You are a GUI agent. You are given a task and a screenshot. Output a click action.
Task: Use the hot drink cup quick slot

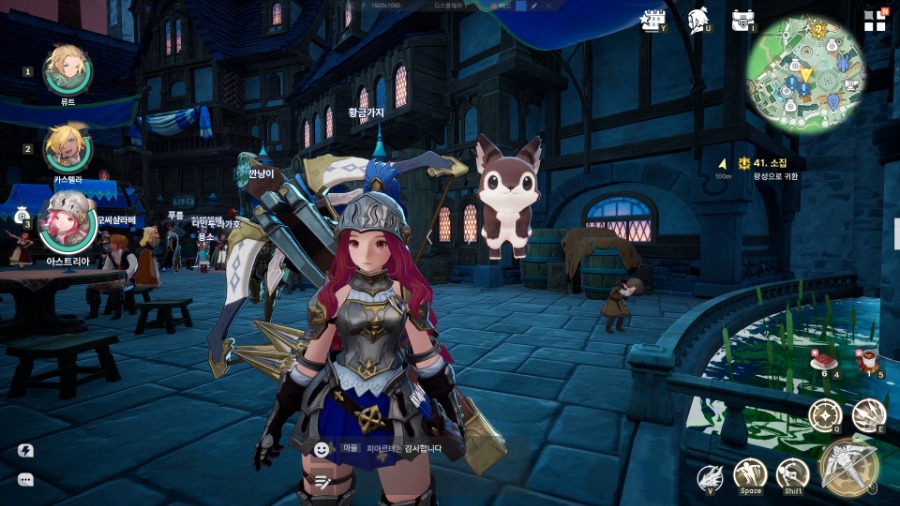pyautogui.click(x=870, y=359)
